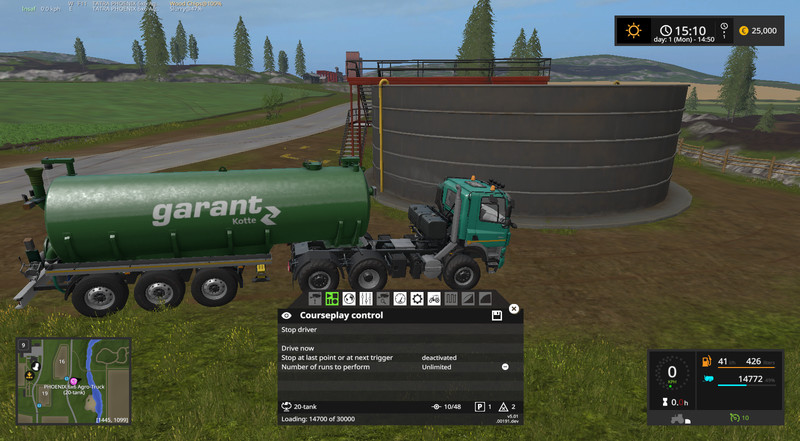Close the Courseplay control panel
Viewport: 800px width, 441px height.
point(514,309)
